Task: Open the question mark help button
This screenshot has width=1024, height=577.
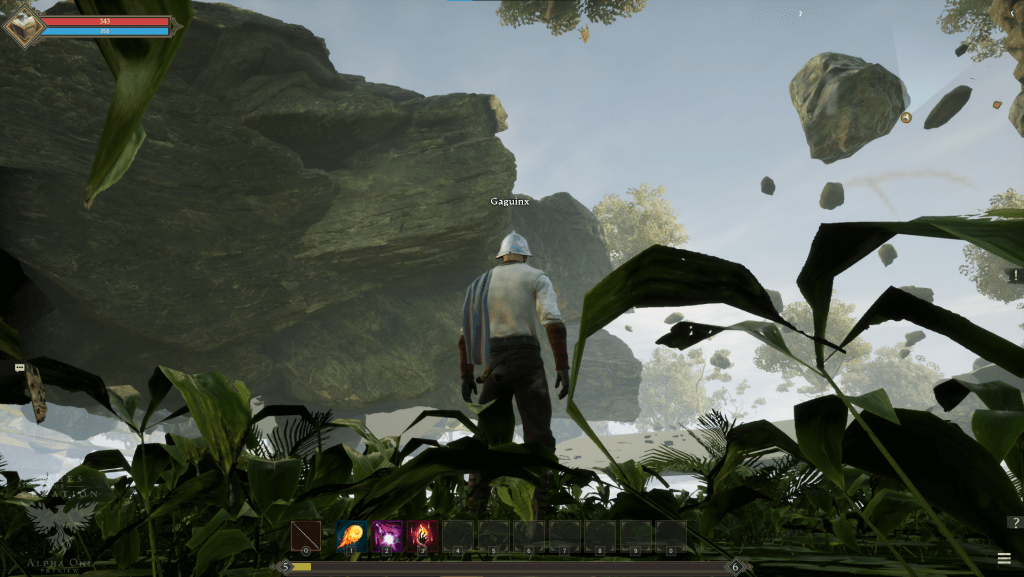Action: (x=1014, y=522)
